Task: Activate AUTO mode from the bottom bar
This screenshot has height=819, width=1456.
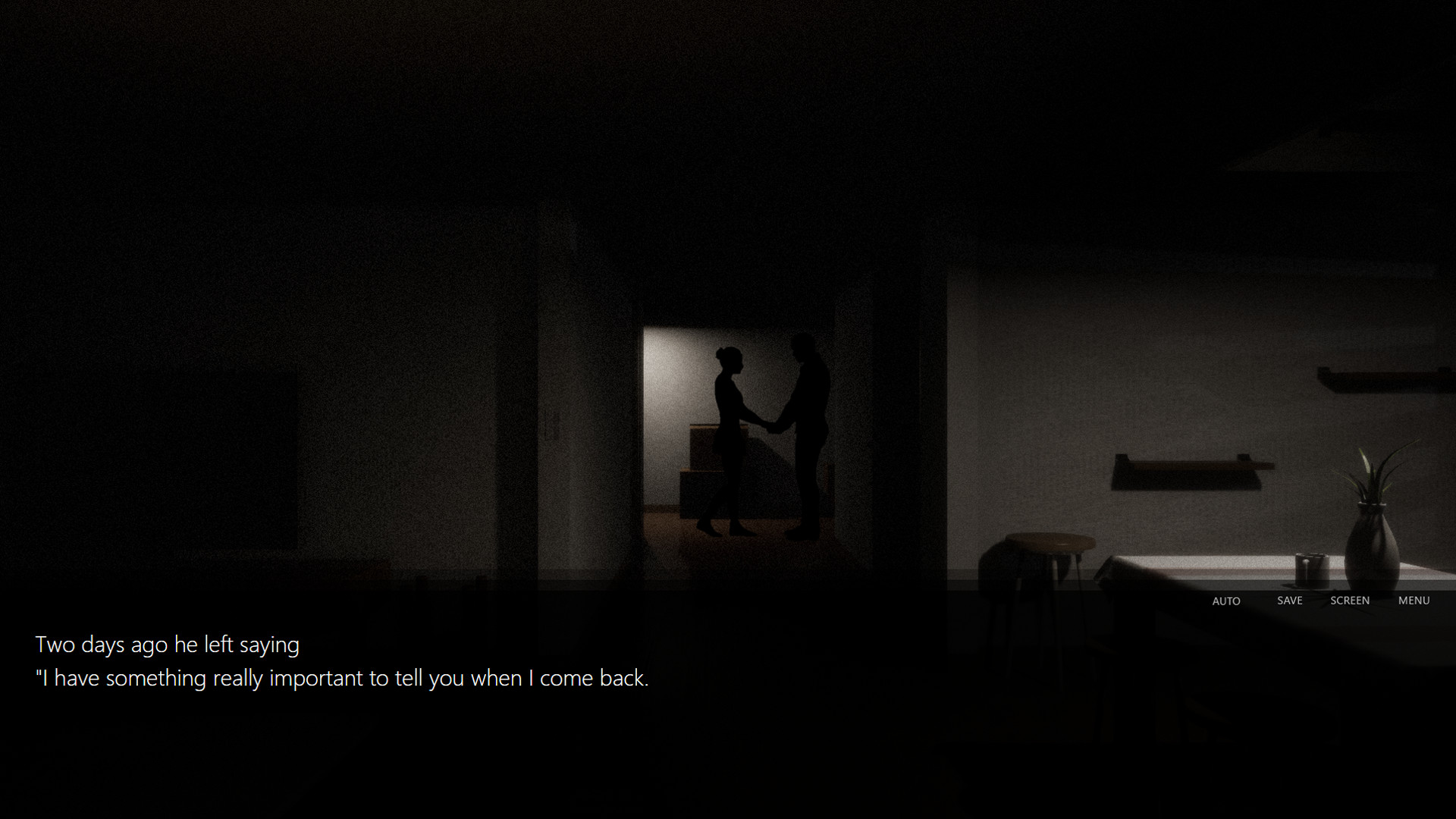Action: click(x=1225, y=601)
